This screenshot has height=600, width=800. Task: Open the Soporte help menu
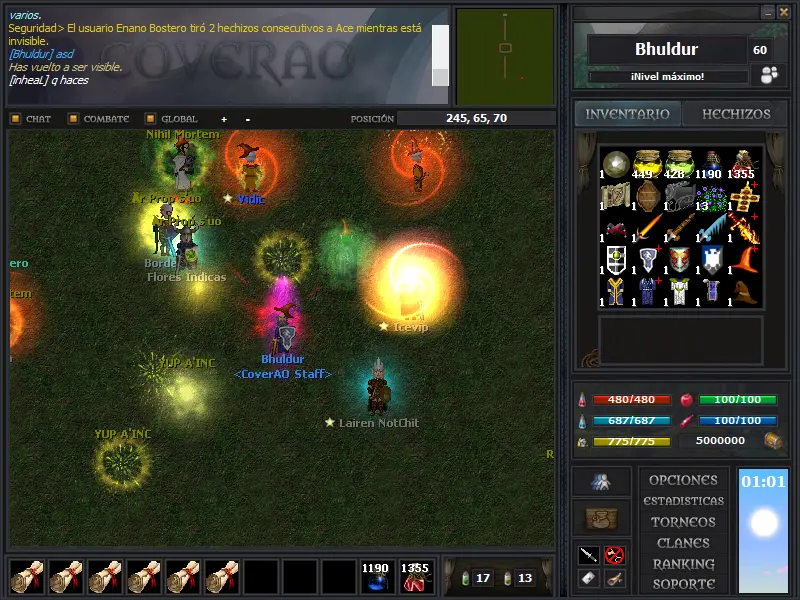point(683,584)
